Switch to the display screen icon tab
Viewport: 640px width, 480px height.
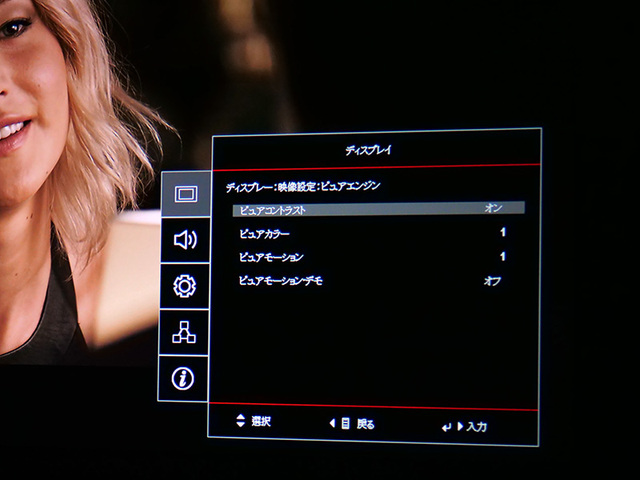[185, 194]
